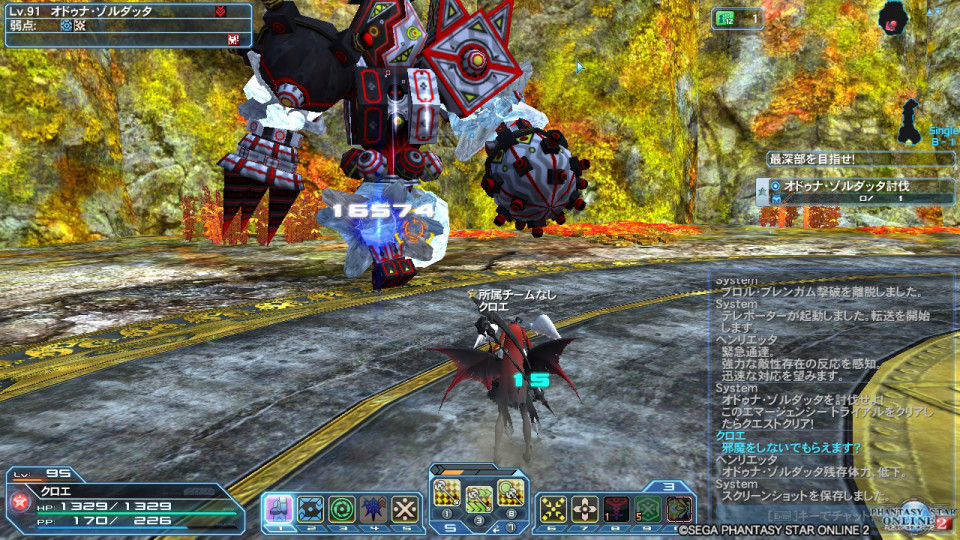The width and height of the screenshot is (960, 540).
Task: Select the purple weapon slot on the sub-palette
Action: 277,509
